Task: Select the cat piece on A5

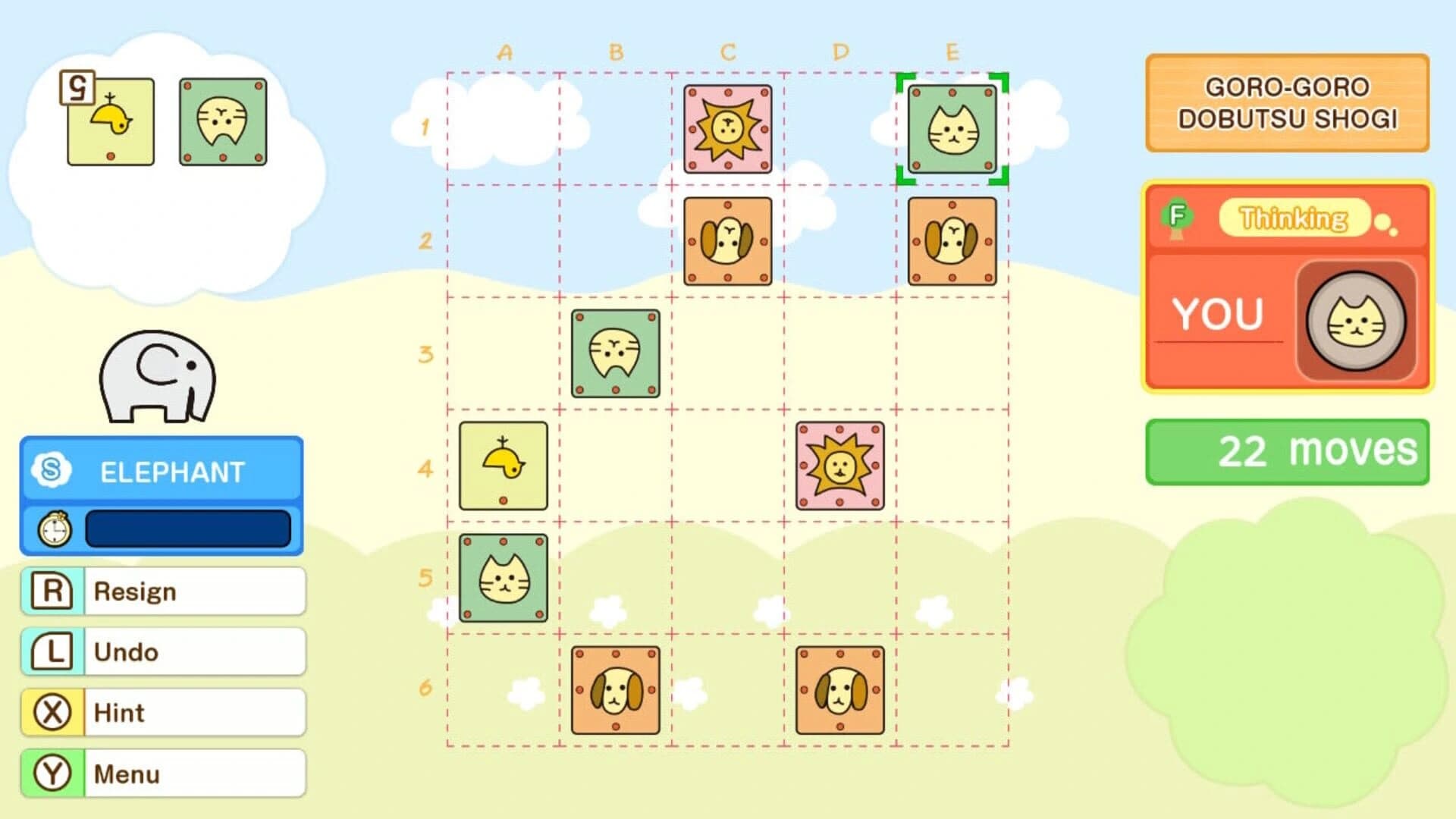Action: [x=503, y=580]
